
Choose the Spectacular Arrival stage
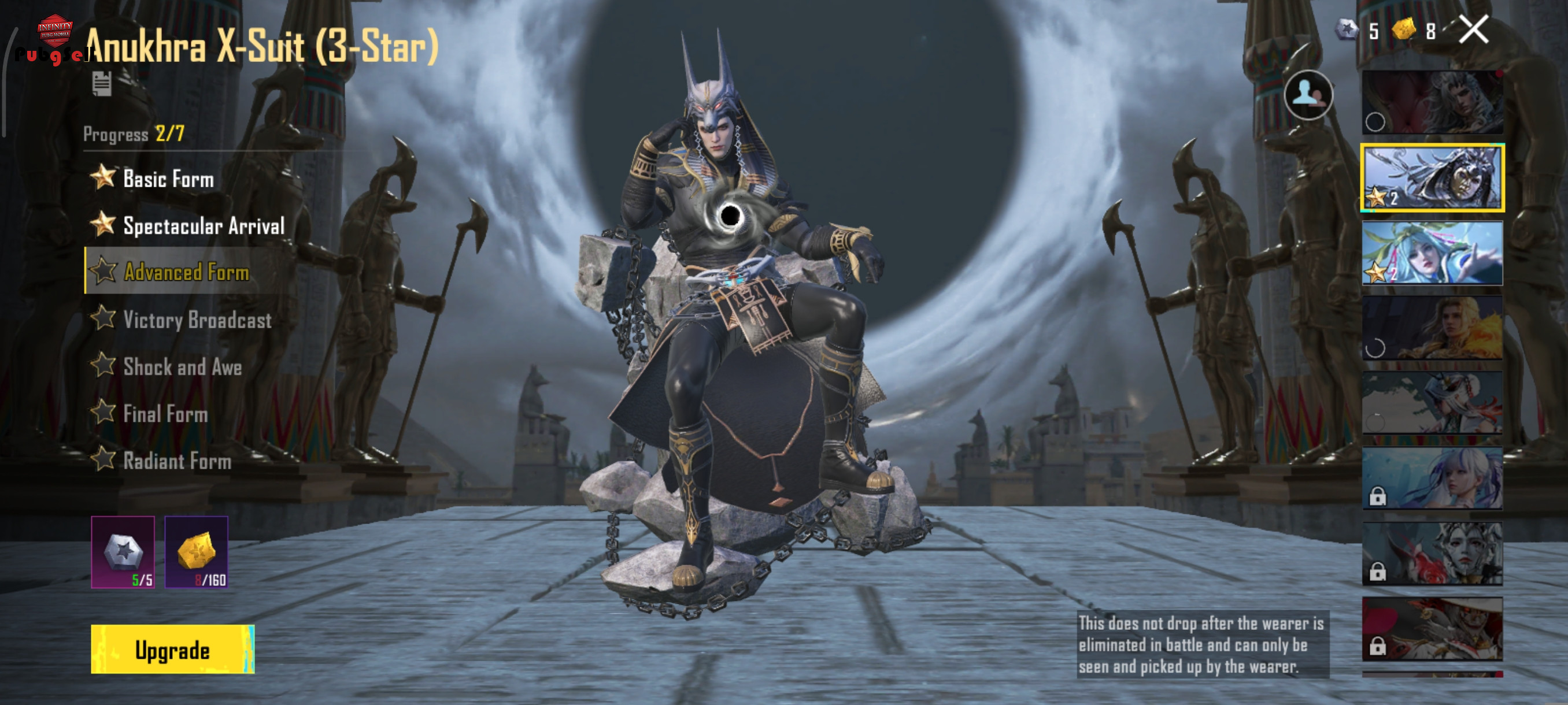tap(204, 226)
